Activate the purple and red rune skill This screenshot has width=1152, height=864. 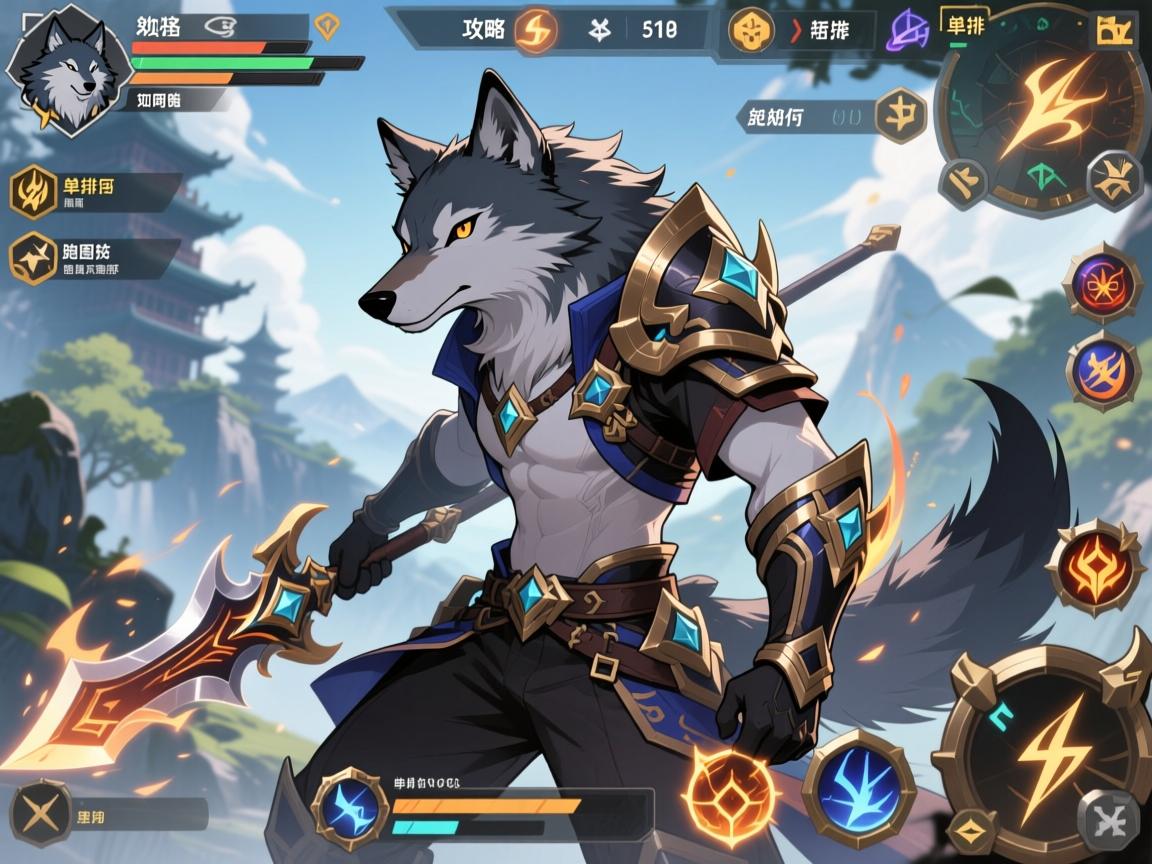click(x=1102, y=283)
